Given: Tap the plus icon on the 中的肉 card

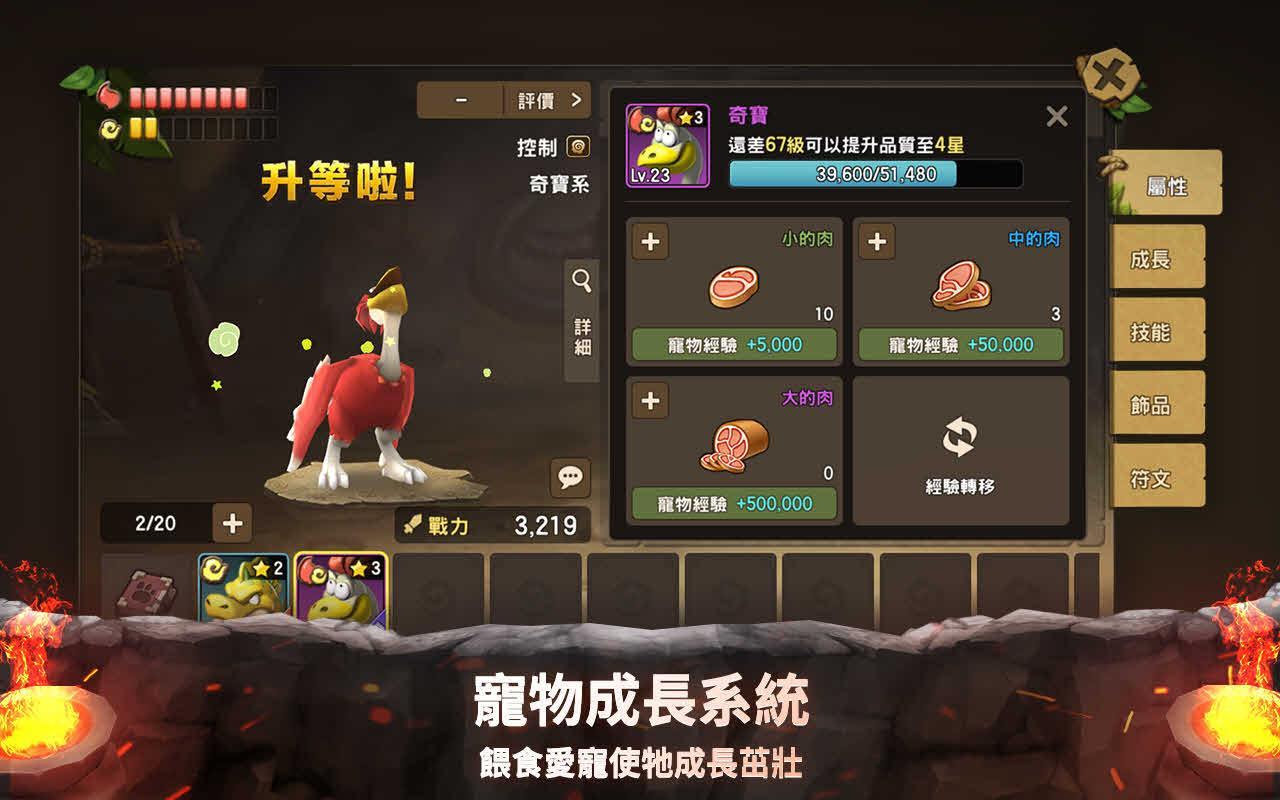Looking at the screenshot, I should [x=878, y=241].
